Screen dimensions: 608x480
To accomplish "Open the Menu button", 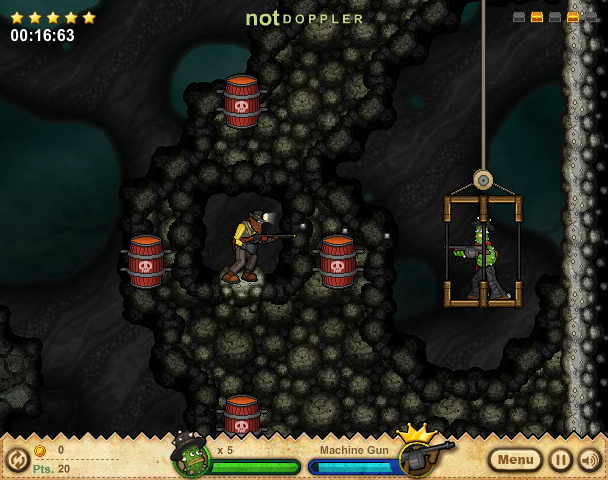I will point(515,460).
